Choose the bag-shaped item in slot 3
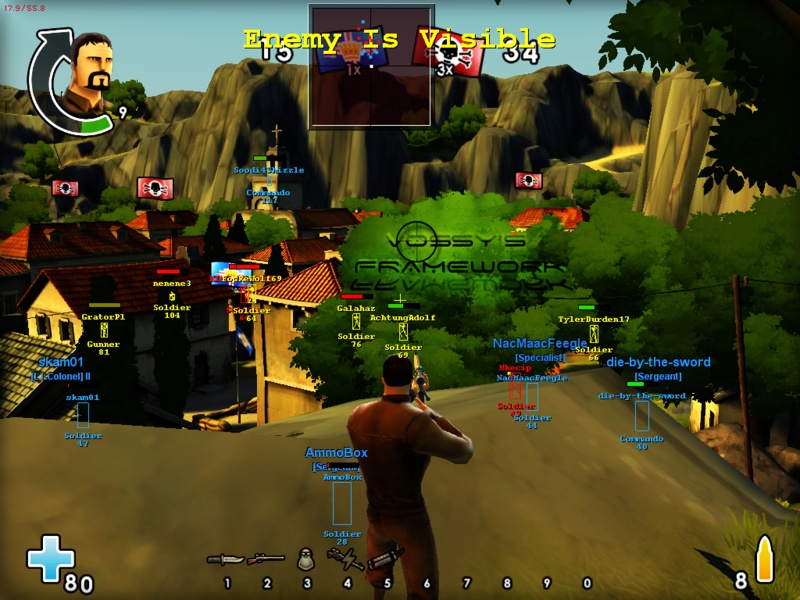 click(x=307, y=560)
